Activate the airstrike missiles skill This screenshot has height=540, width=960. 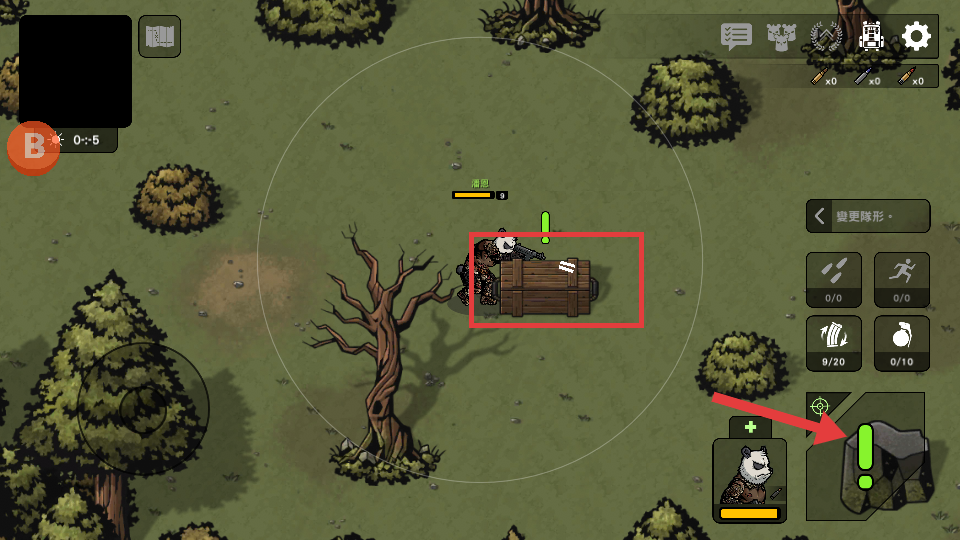click(834, 279)
